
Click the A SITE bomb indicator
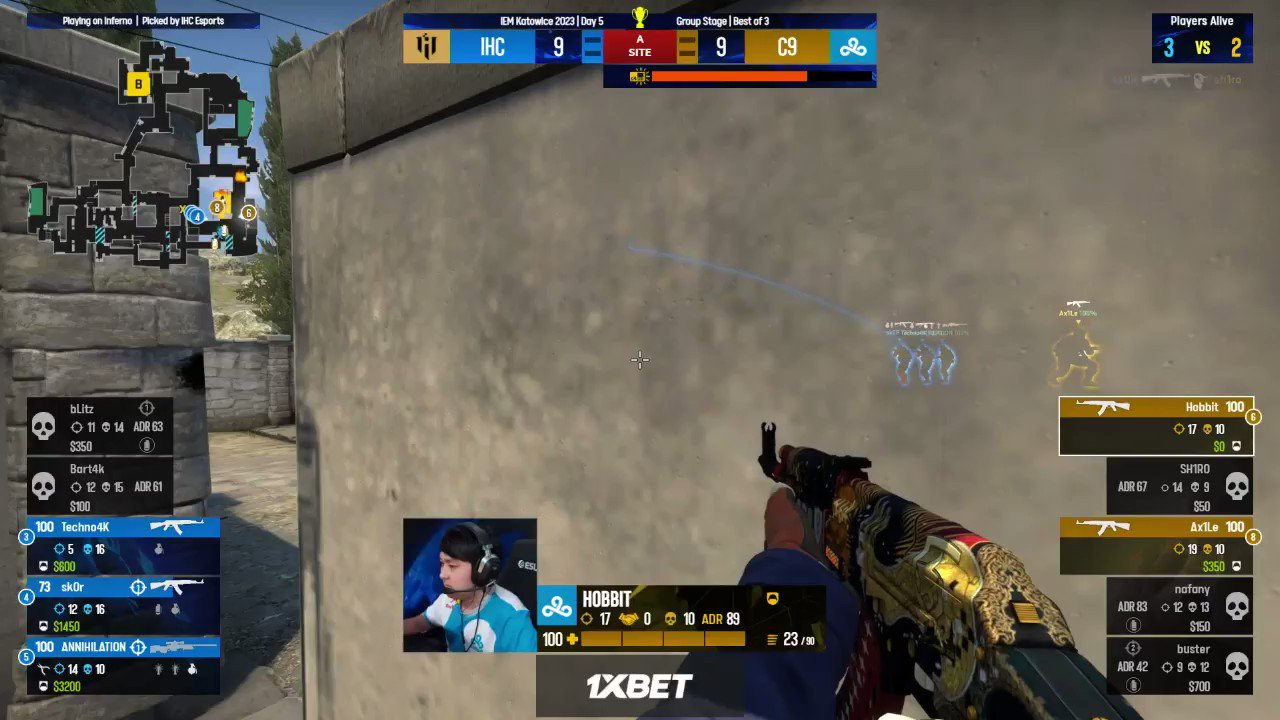(x=639, y=46)
